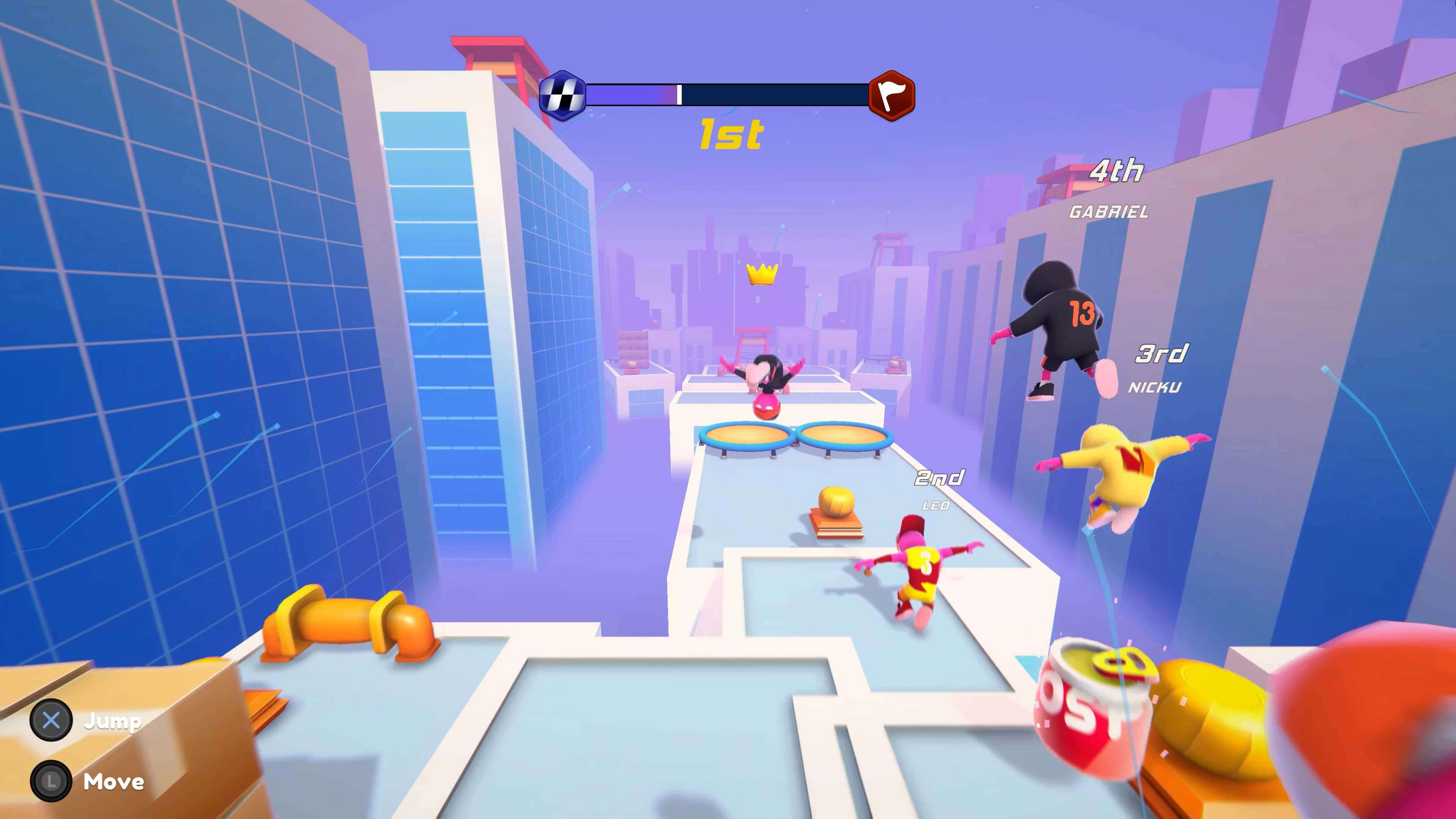The image size is (1456, 819).
Task: Click the L stick Move icon
Action: pos(52,782)
